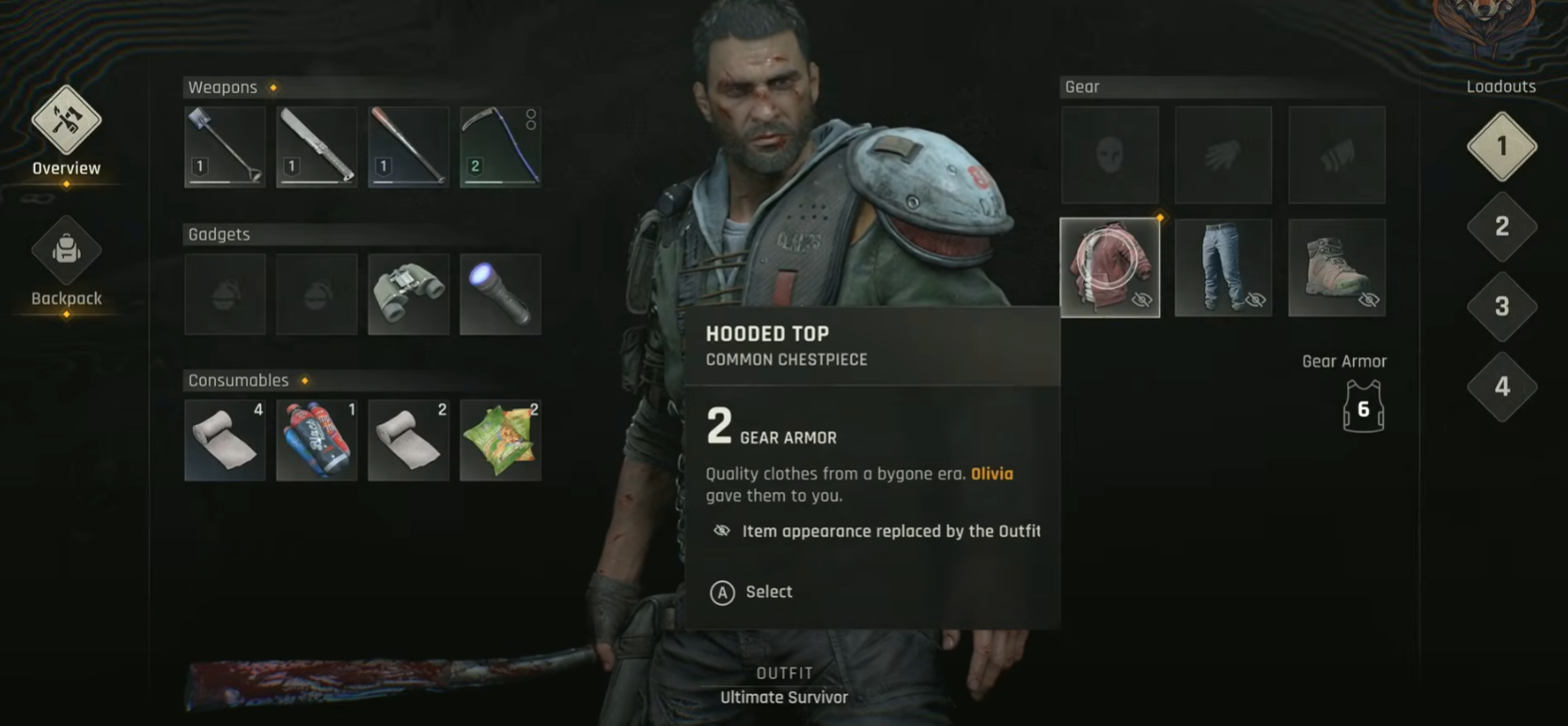This screenshot has width=1568, height=726.
Task: Choose loadout 4
Action: click(1501, 387)
